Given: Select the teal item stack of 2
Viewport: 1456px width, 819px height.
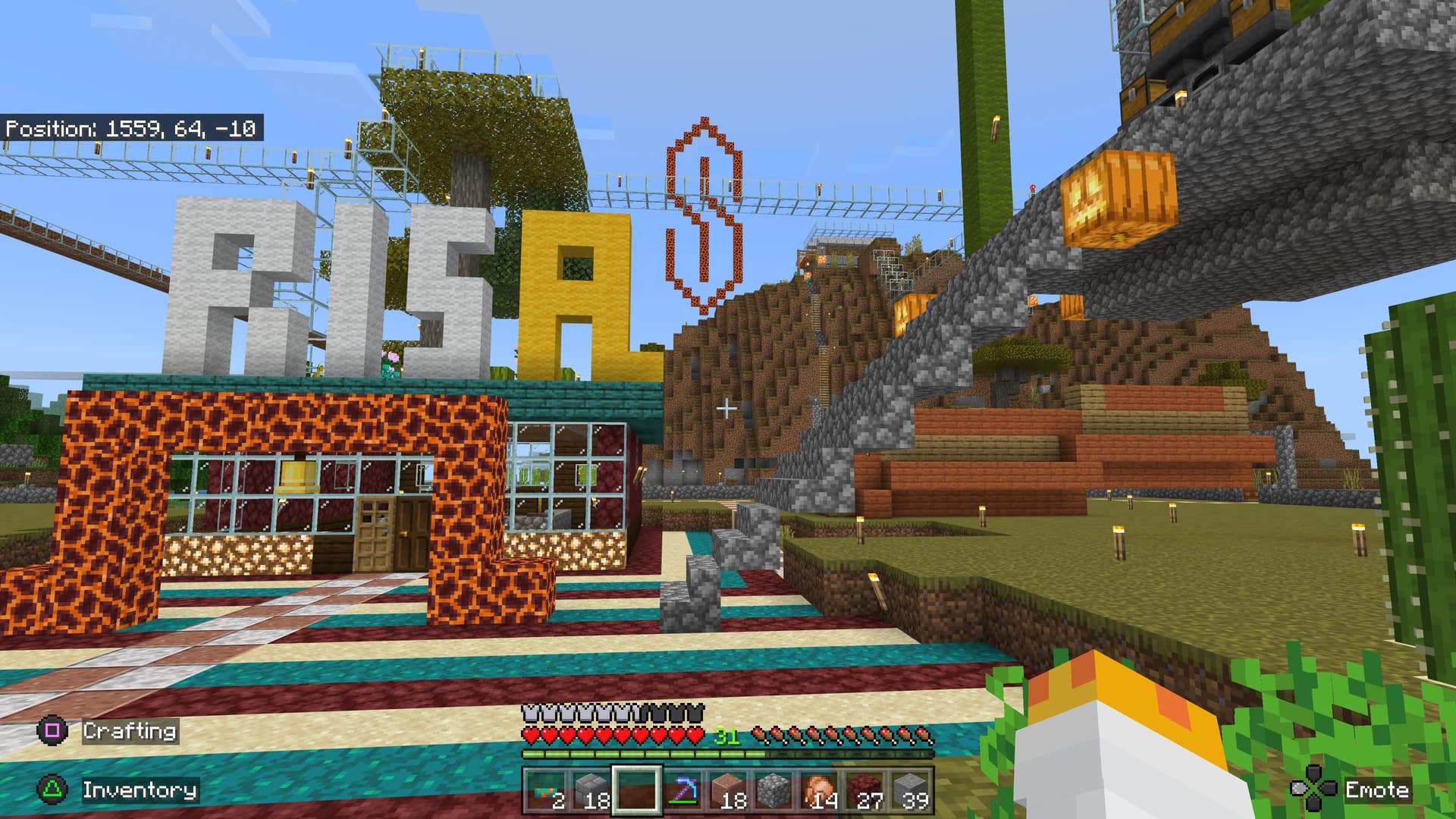Looking at the screenshot, I should pos(546,790).
